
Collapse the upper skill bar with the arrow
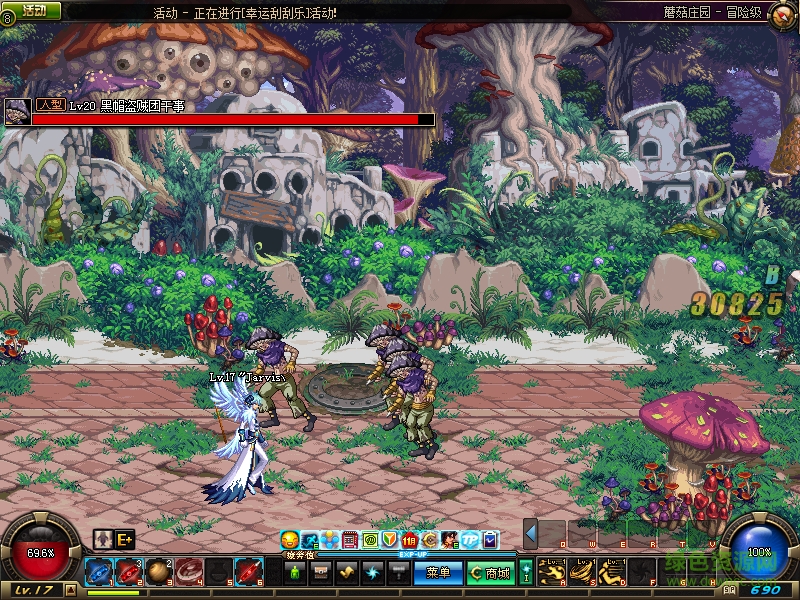coord(532,533)
